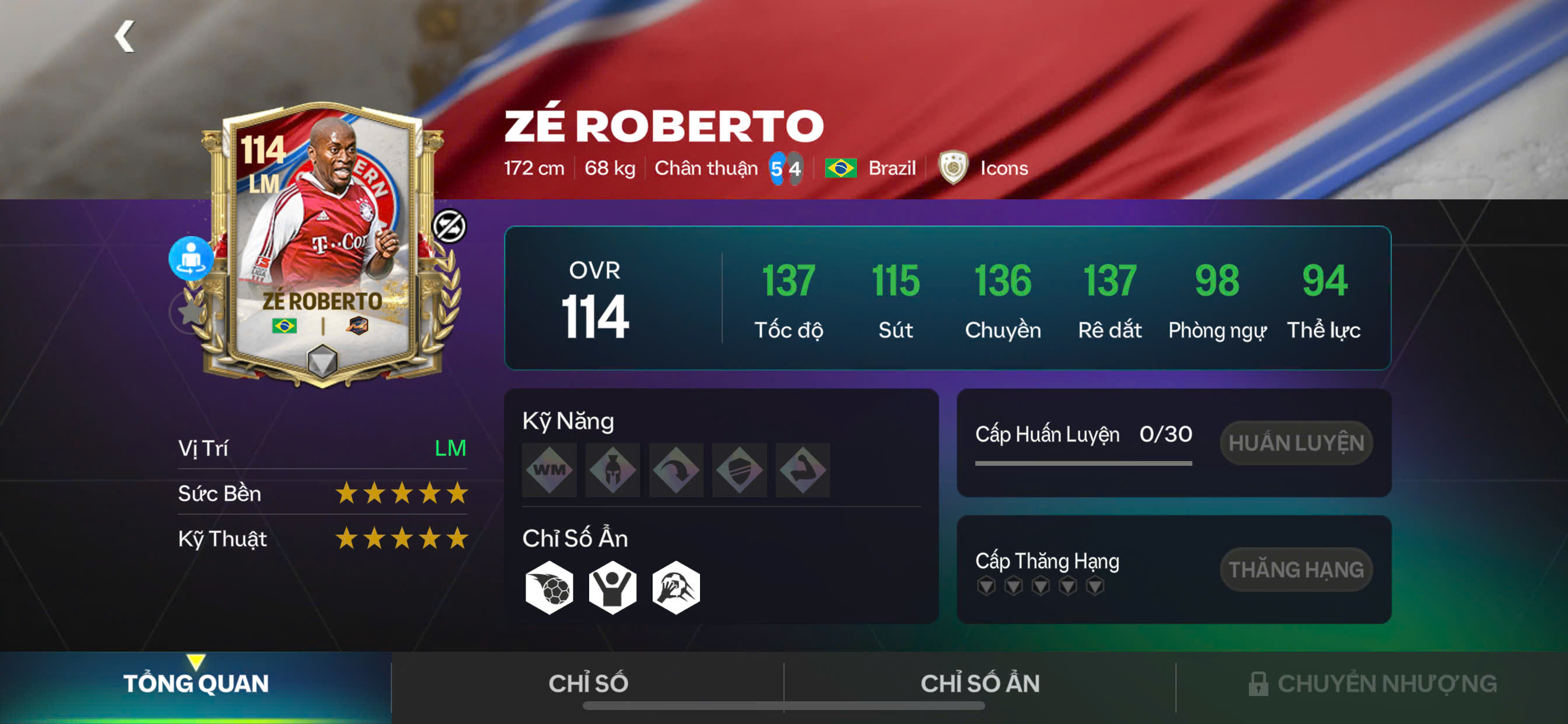Open the Chỉ Số stats tab
Image resolution: width=1568 pixels, height=724 pixels.
point(587,684)
